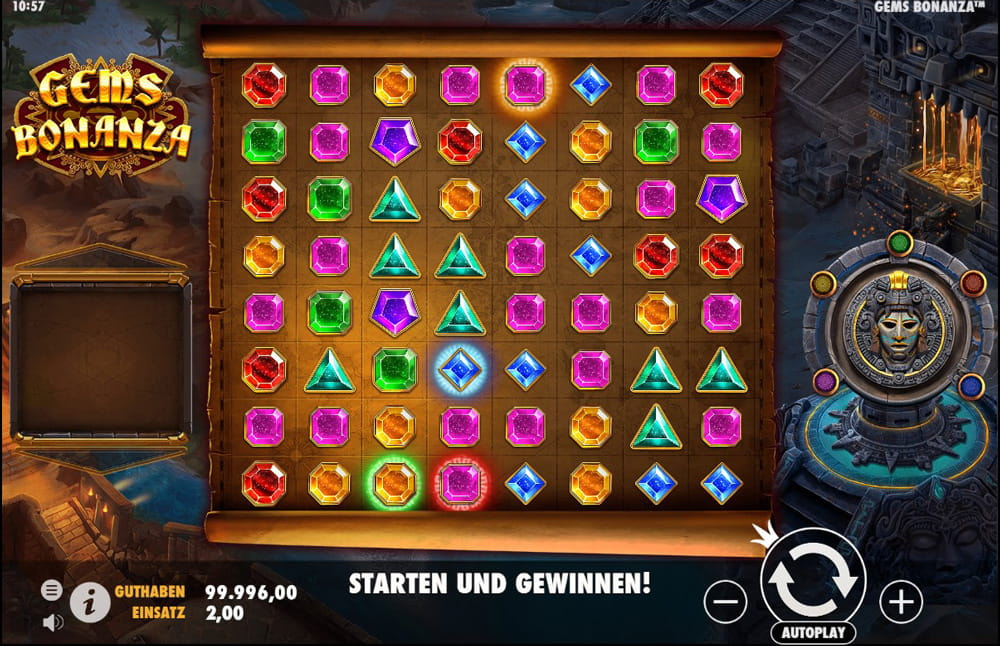1000x646 pixels.
Task: Toggle sound with the speaker icon
Action: [52, 622]
